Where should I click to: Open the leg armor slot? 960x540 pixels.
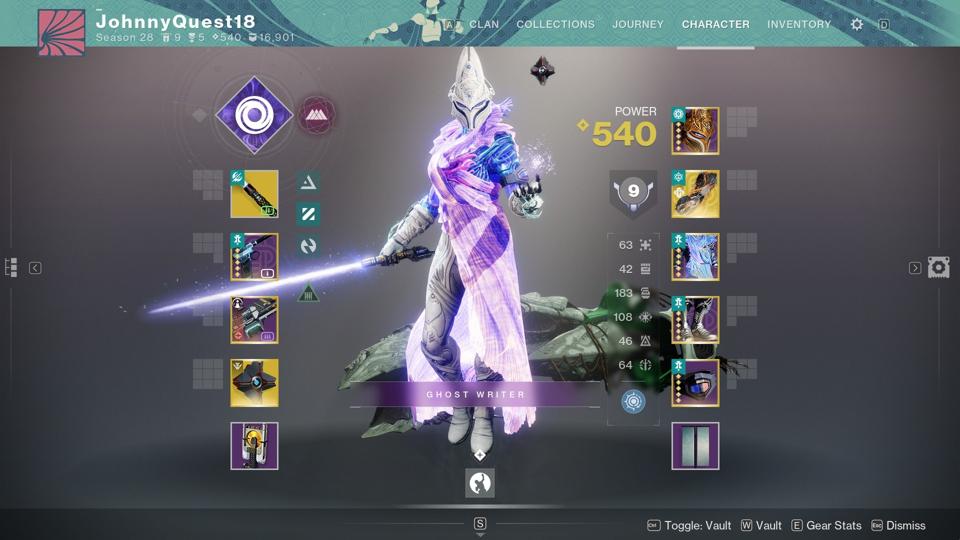pos(695,320)
